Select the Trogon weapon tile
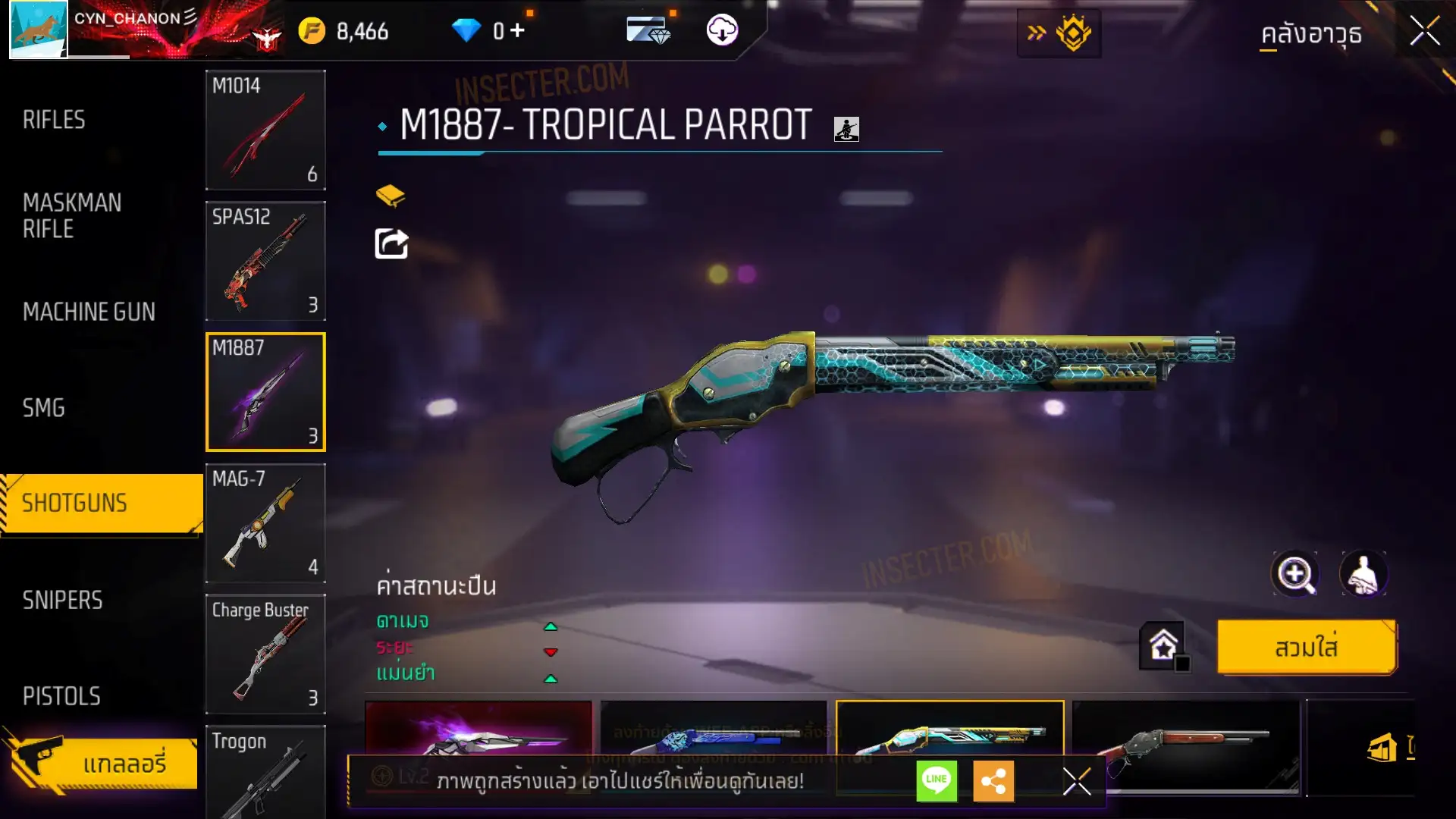1456x819 pixels. coord(265,770)
